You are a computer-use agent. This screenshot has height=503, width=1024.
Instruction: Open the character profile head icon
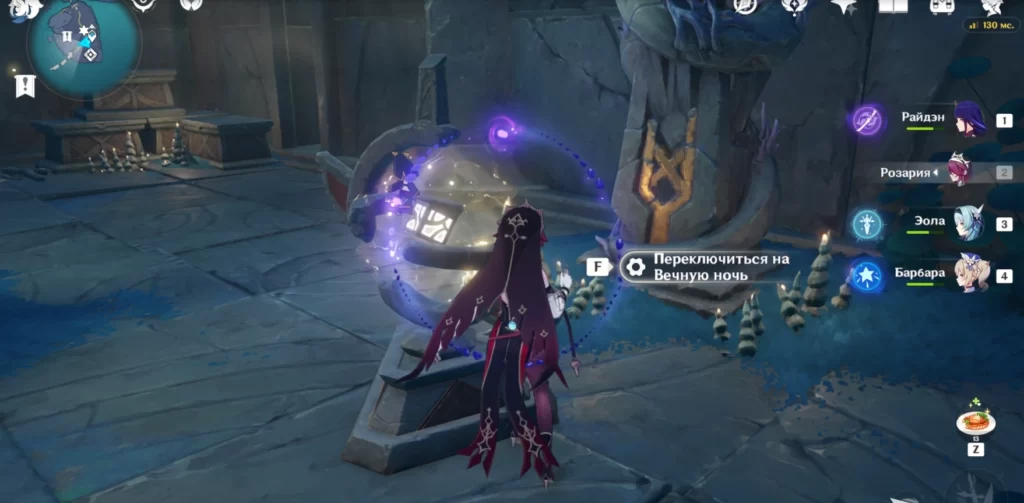[991, 6]
